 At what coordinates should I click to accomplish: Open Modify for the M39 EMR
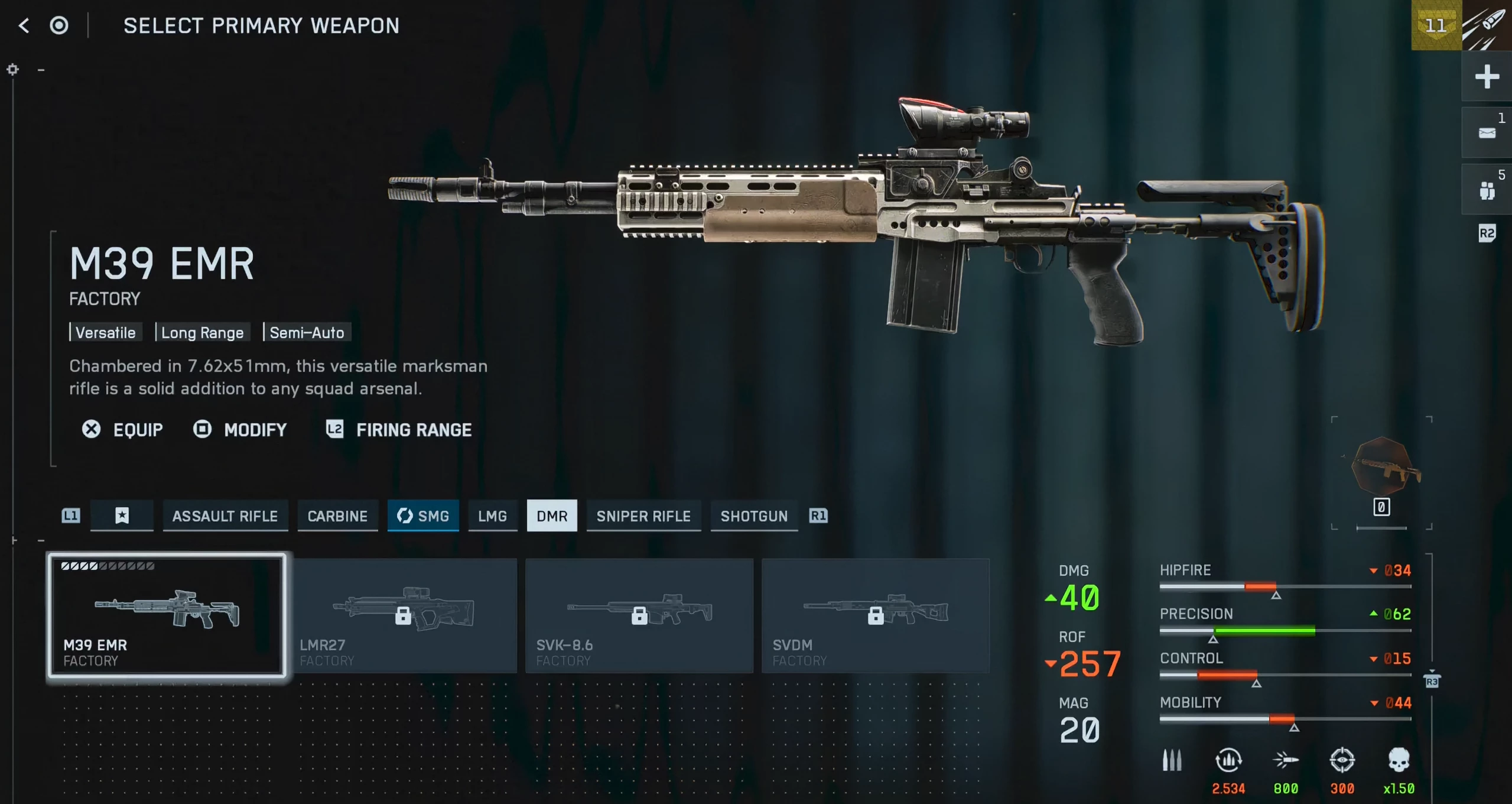point(240,430)
